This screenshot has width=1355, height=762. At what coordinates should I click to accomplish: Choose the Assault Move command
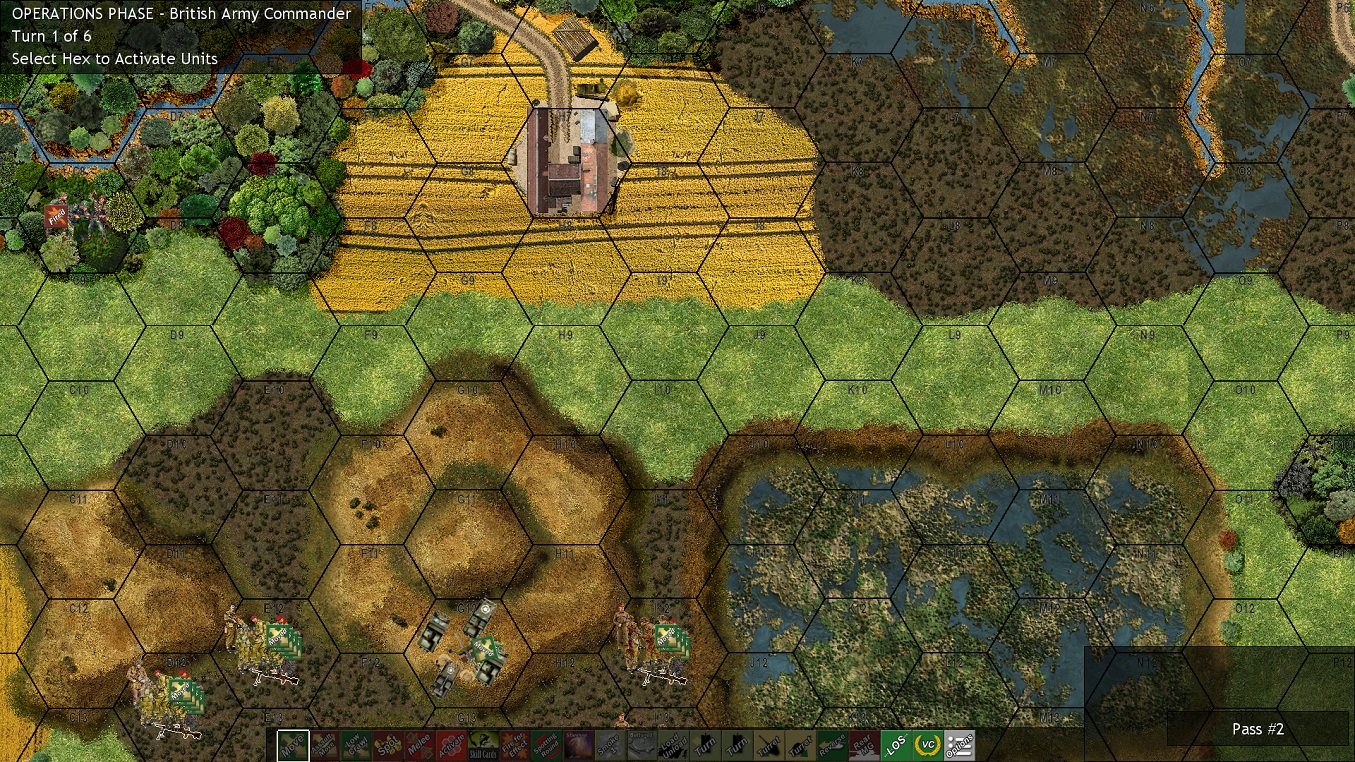pos(325,744)
